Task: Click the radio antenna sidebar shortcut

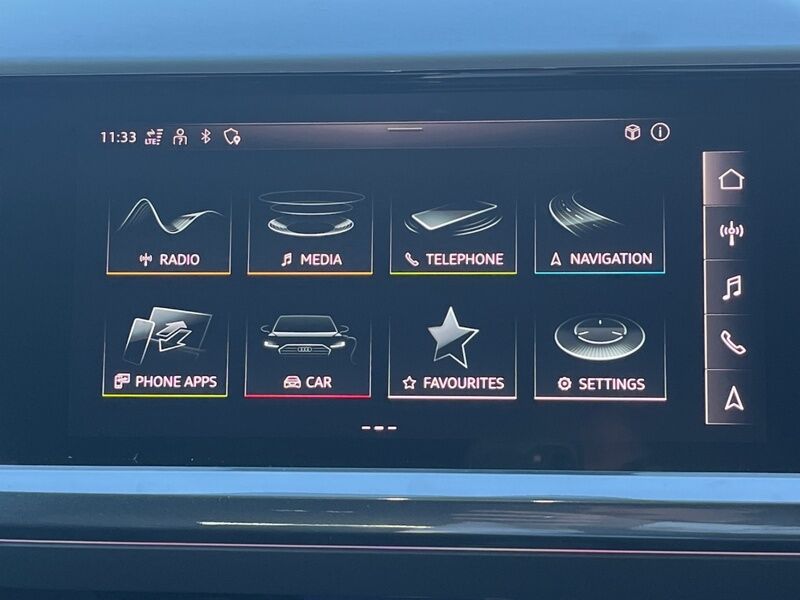Action: click(x=731, y=234)
